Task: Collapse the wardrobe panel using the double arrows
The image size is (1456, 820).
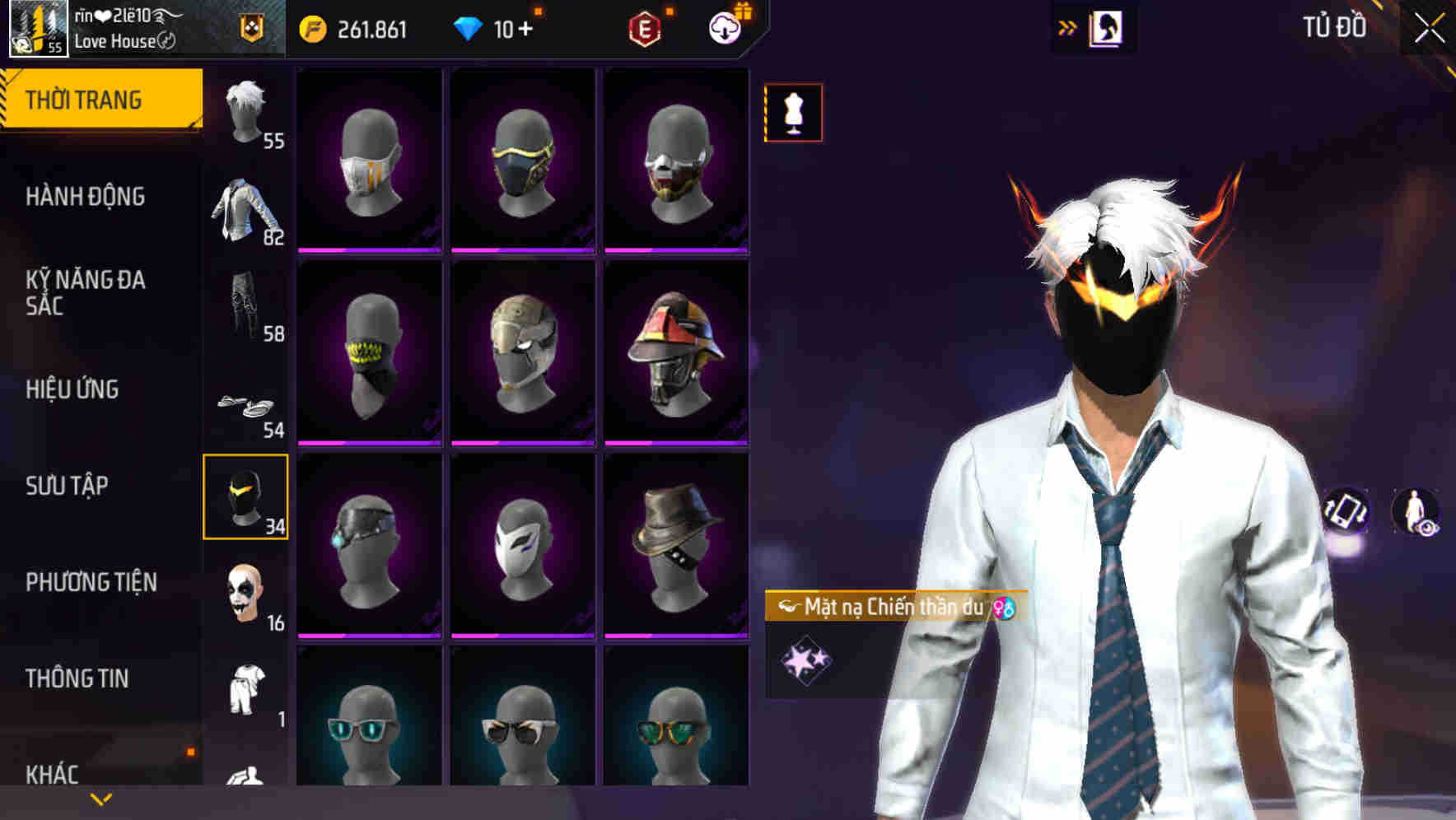Action: coord(1068,27)
